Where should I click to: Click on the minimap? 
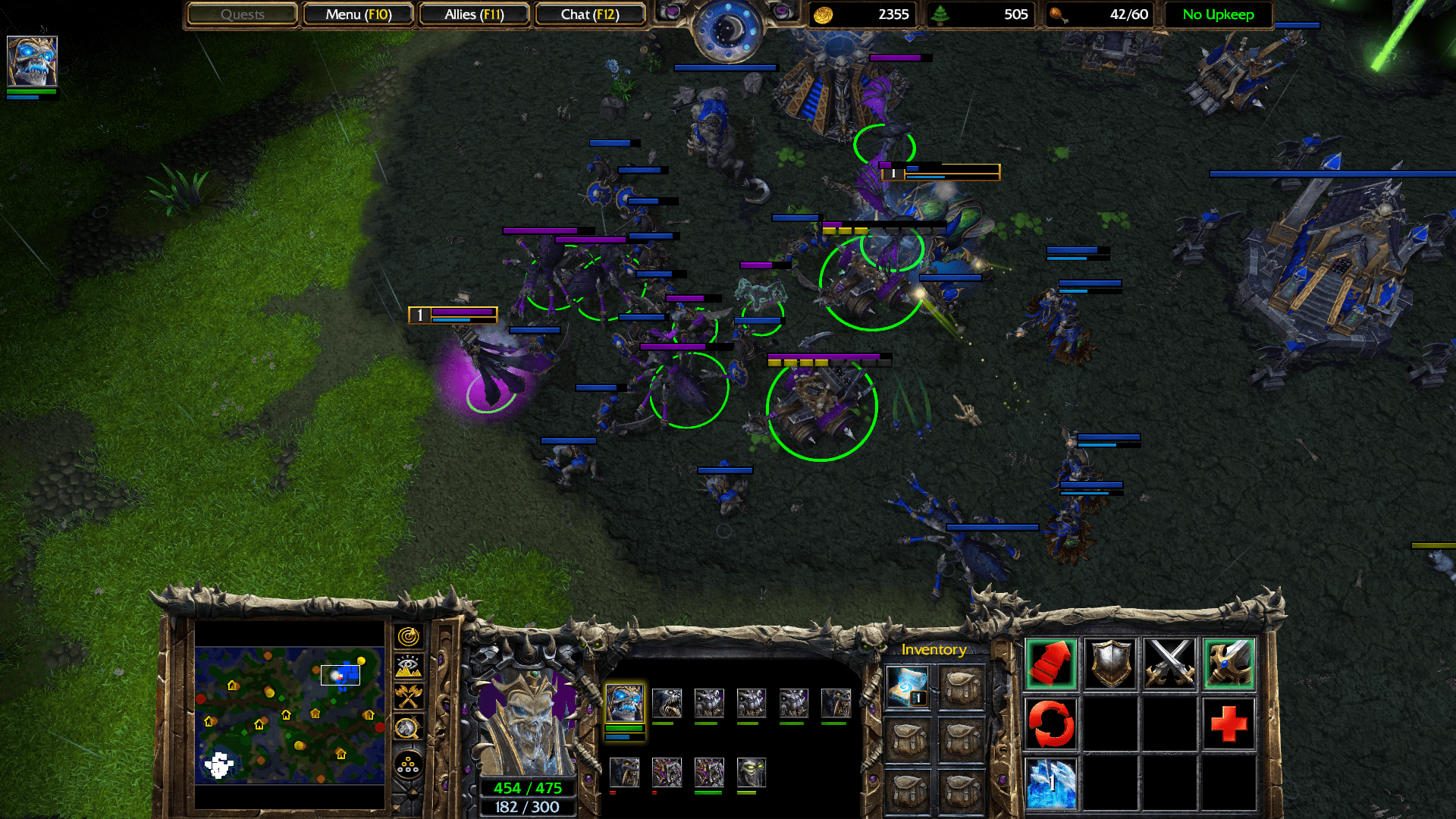point(289,714)
